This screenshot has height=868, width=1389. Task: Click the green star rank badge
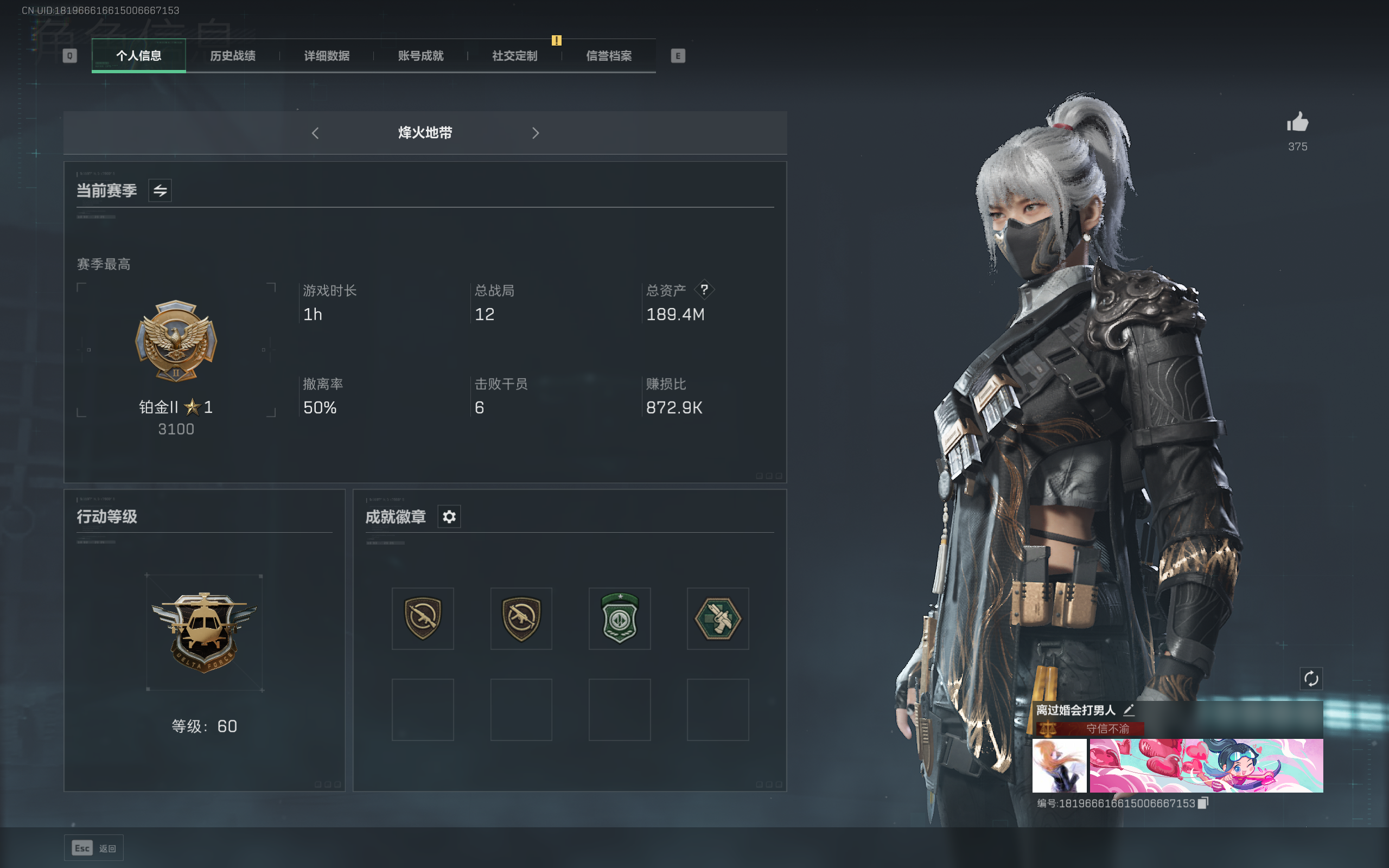[x=619, y=618]
